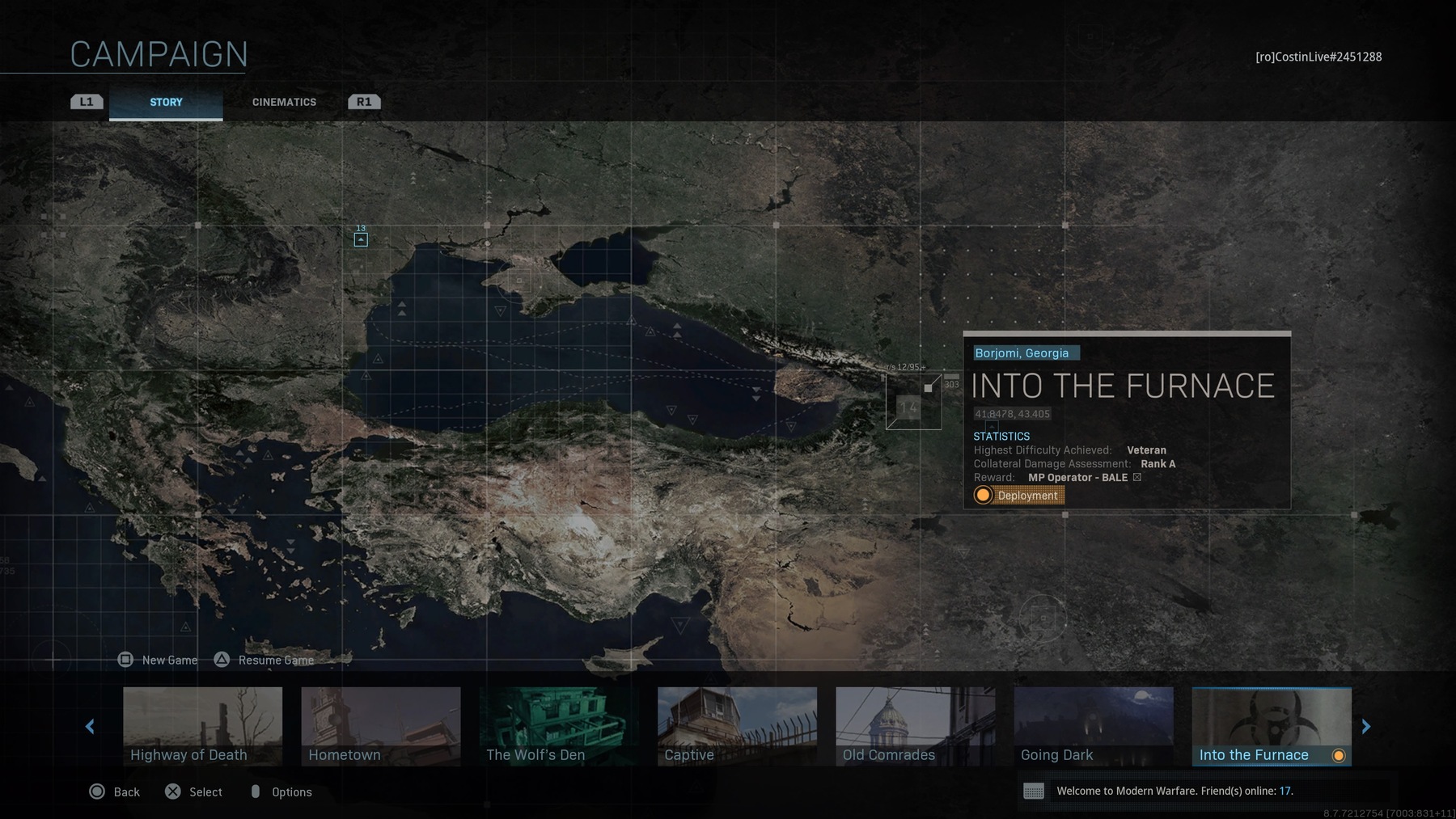
Task: Show previous missions with left arrow
Action: pos(90,727)
